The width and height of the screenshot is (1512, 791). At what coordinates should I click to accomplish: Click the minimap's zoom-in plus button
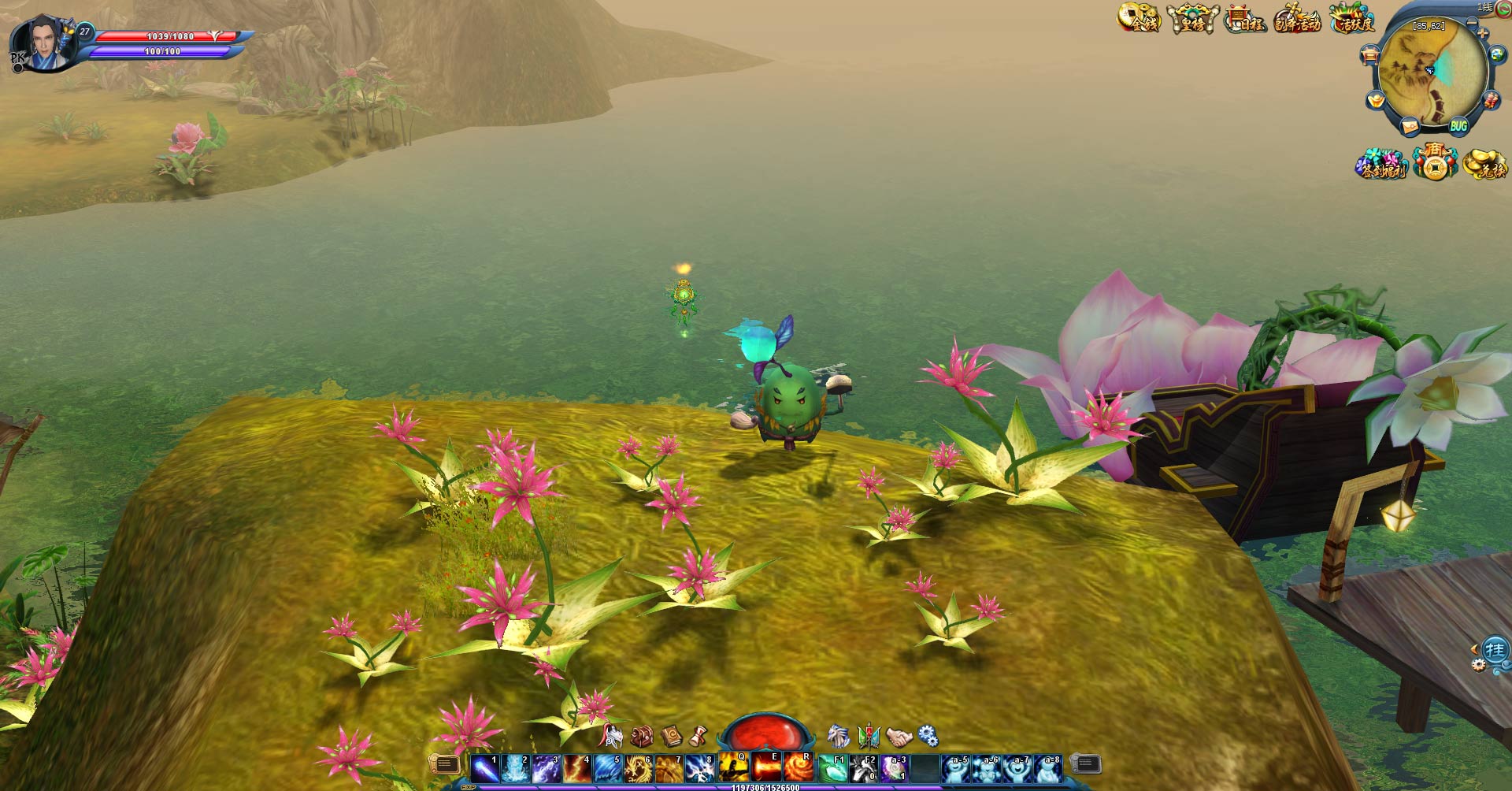(x=1483, y=33)
